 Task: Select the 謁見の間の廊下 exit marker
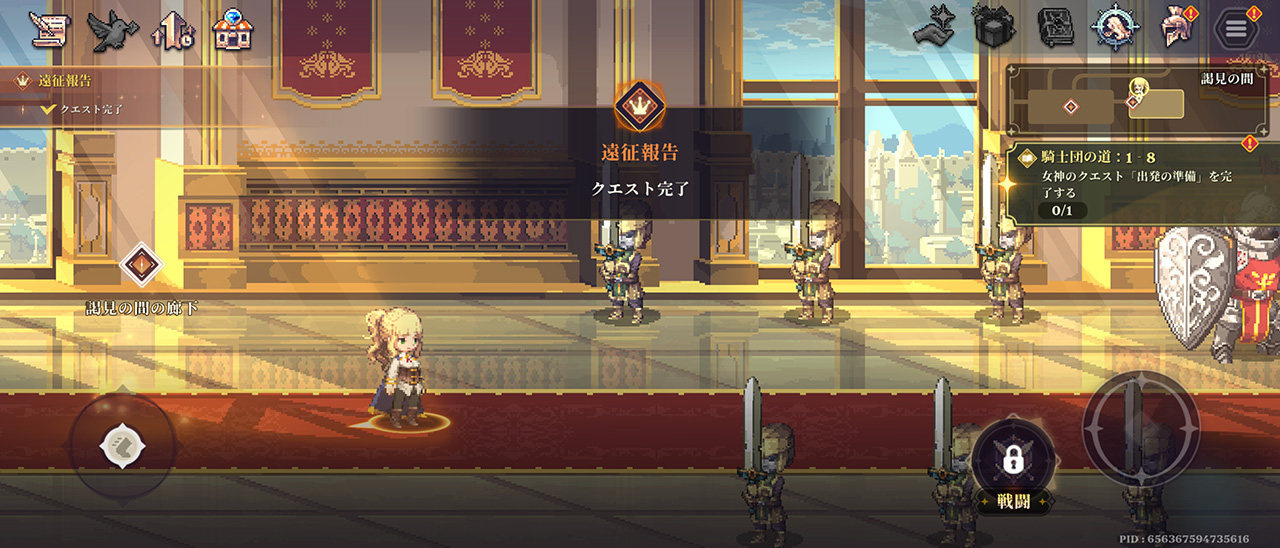tap(141, 266)
